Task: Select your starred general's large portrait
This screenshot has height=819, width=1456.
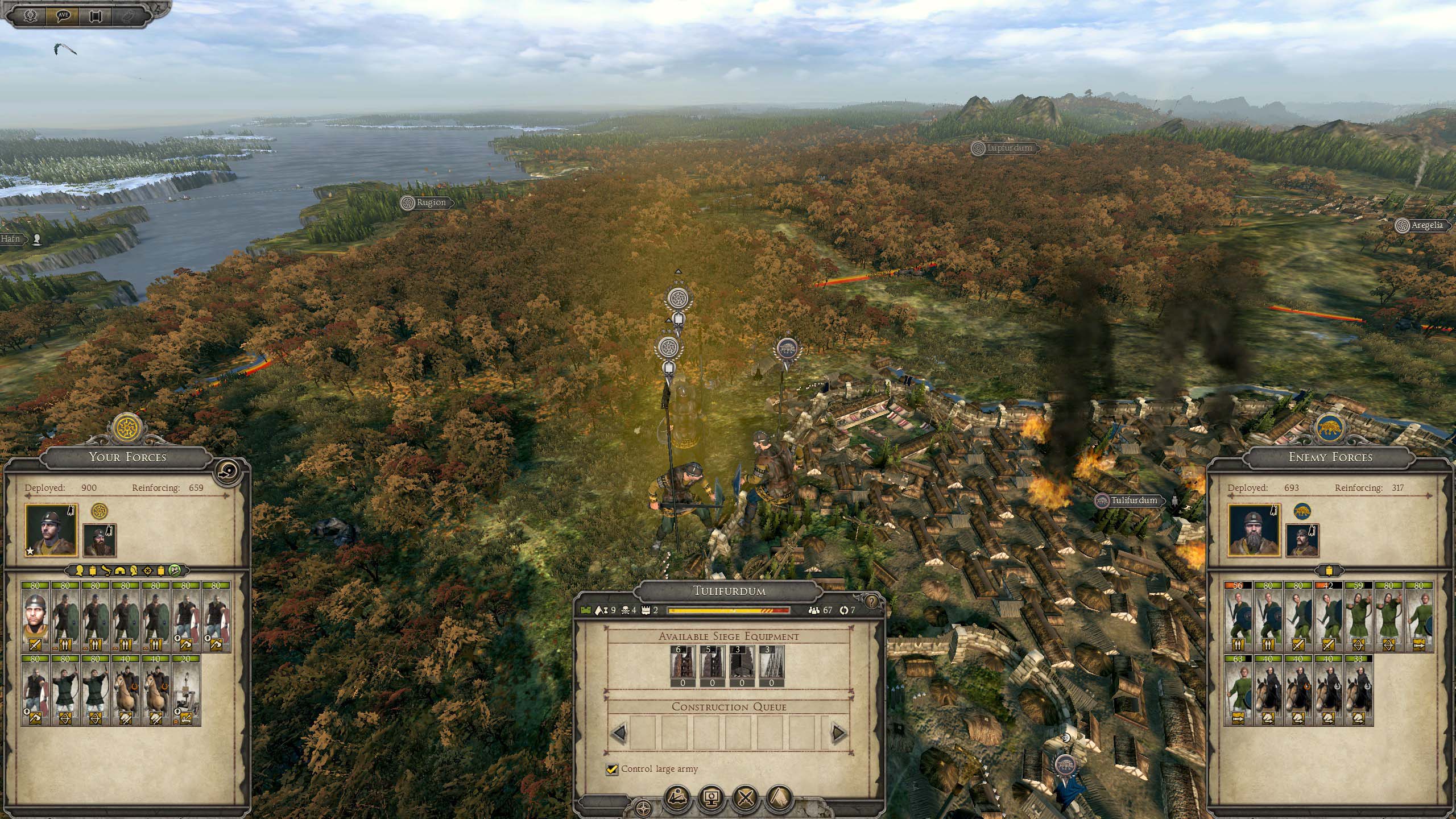Action: tap(51, 530)
